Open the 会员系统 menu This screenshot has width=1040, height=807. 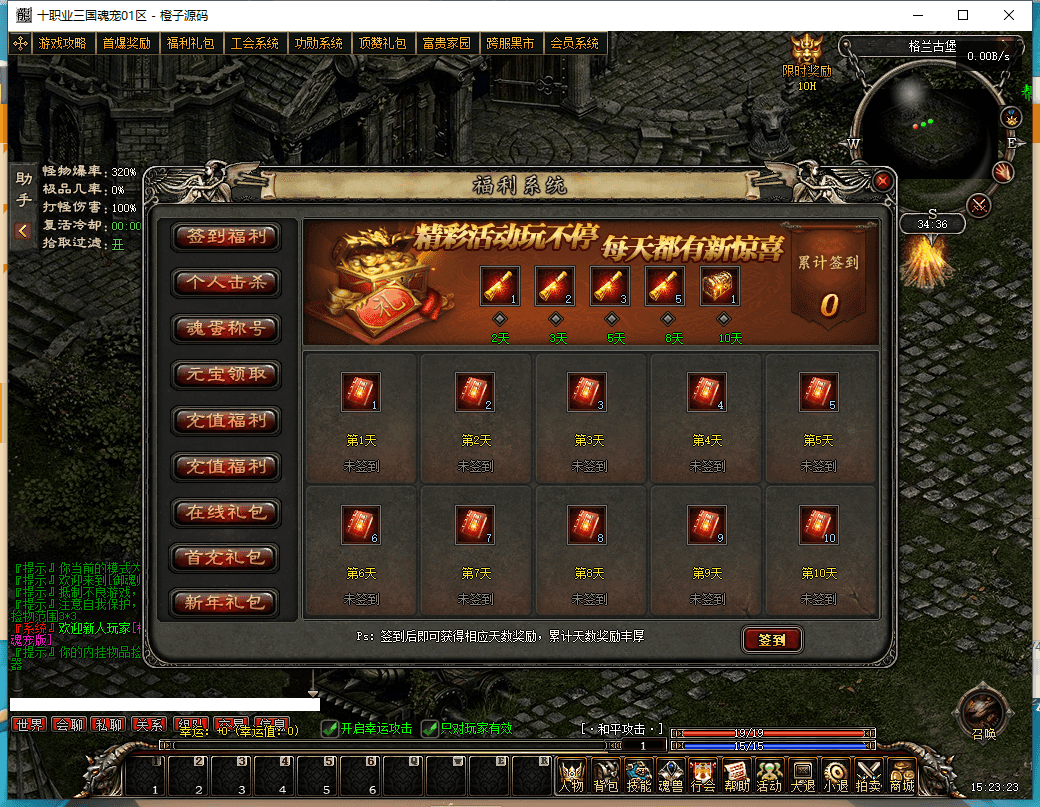575,44
